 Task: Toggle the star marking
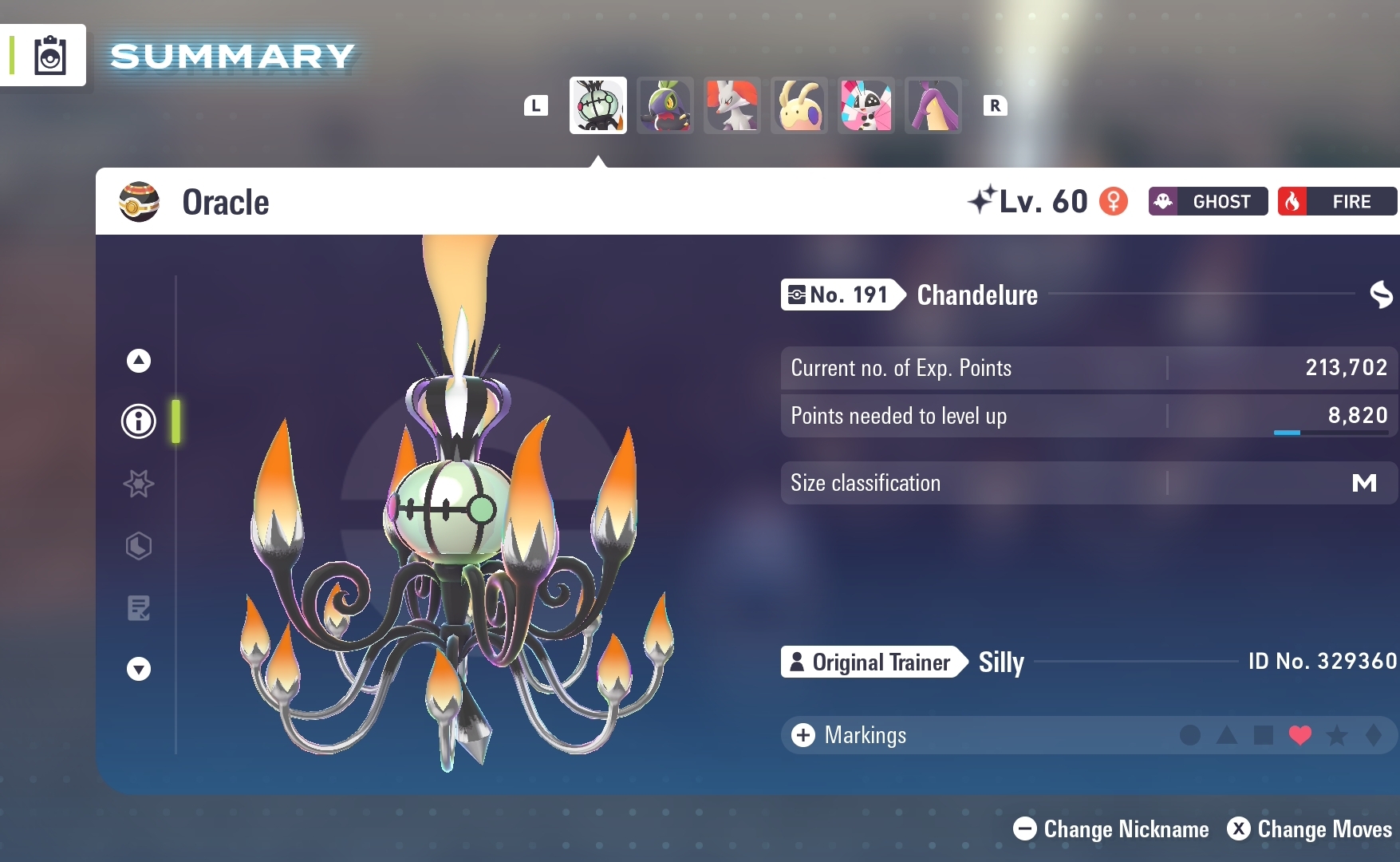(1336, 735)
